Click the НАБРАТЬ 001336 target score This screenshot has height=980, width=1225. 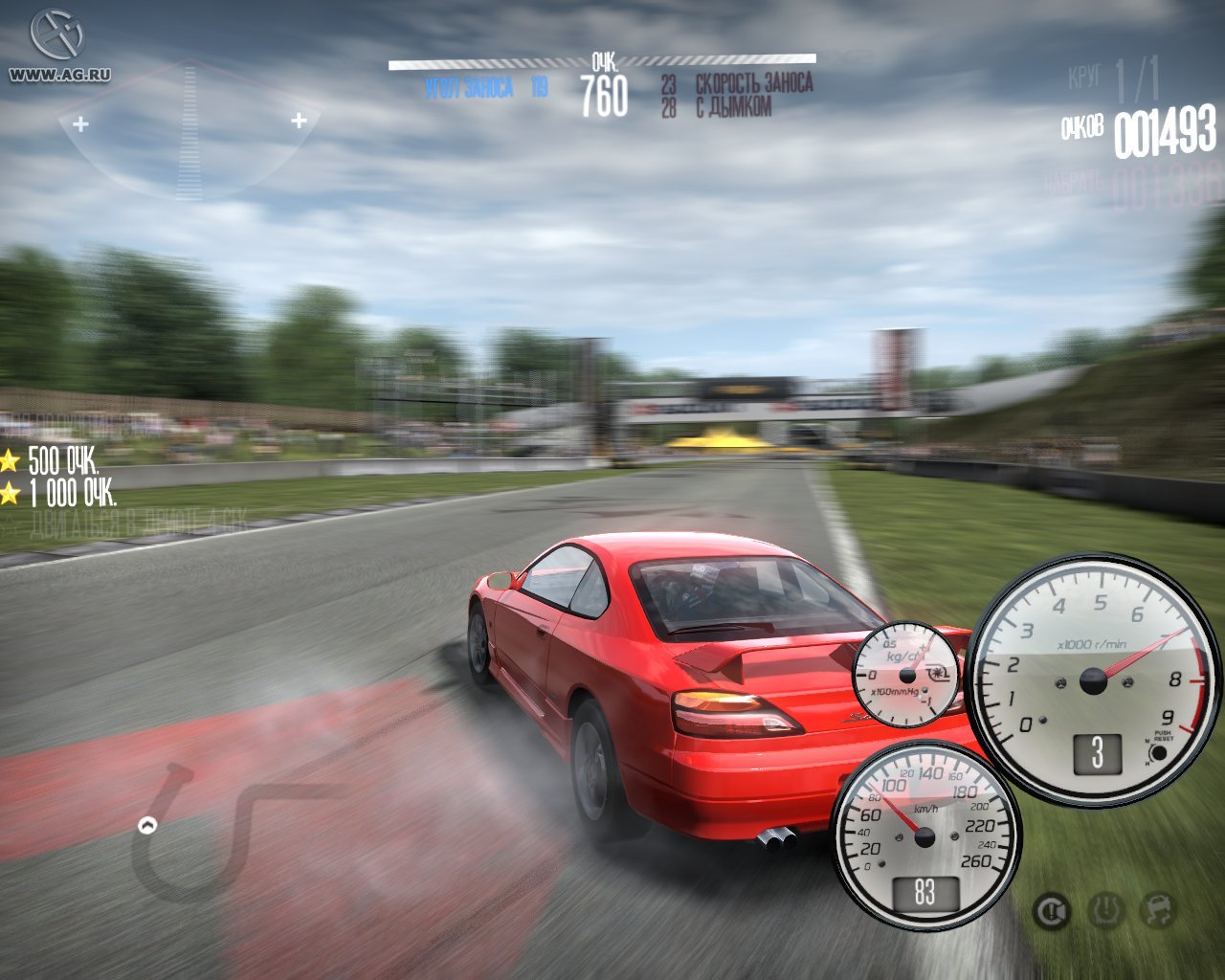click(x=1134, y=182)
